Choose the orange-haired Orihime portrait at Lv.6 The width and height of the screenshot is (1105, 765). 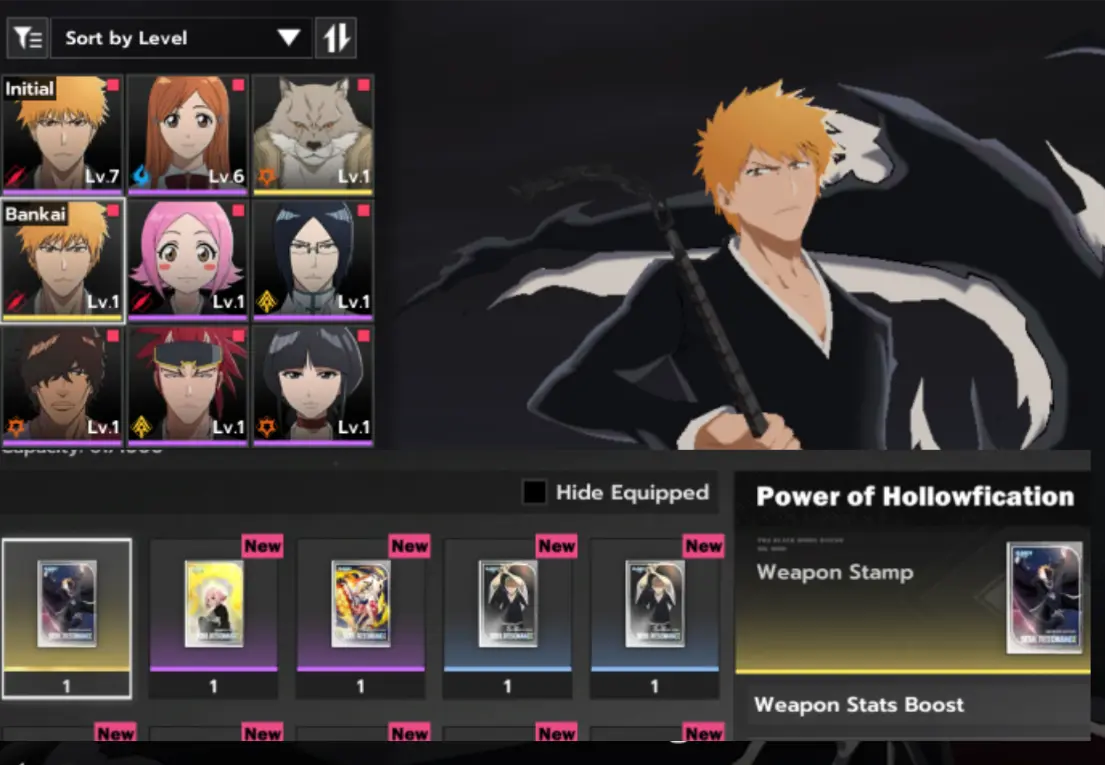[187, 133]
